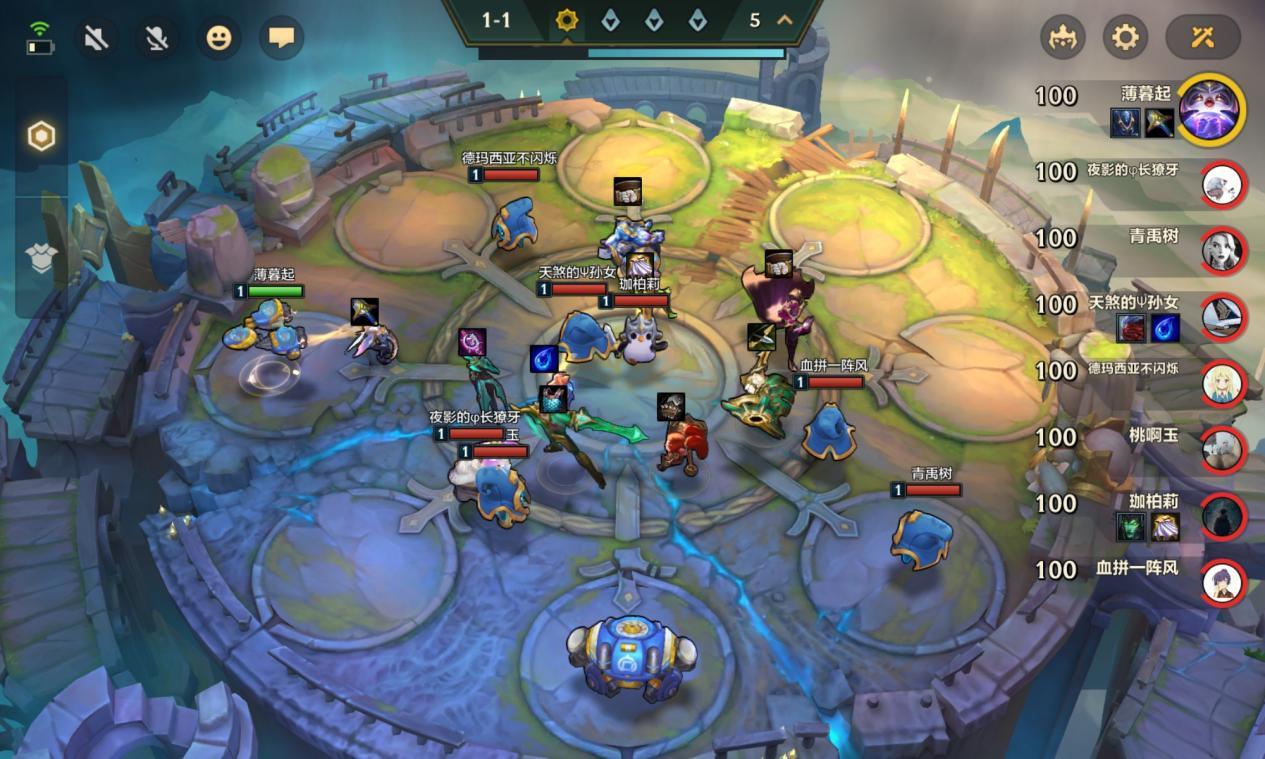This screenshot has height=759, width=1265.
Task: Select player 德玛西亚不闪烁 in the scoreboard
Action: (1223, 383)
